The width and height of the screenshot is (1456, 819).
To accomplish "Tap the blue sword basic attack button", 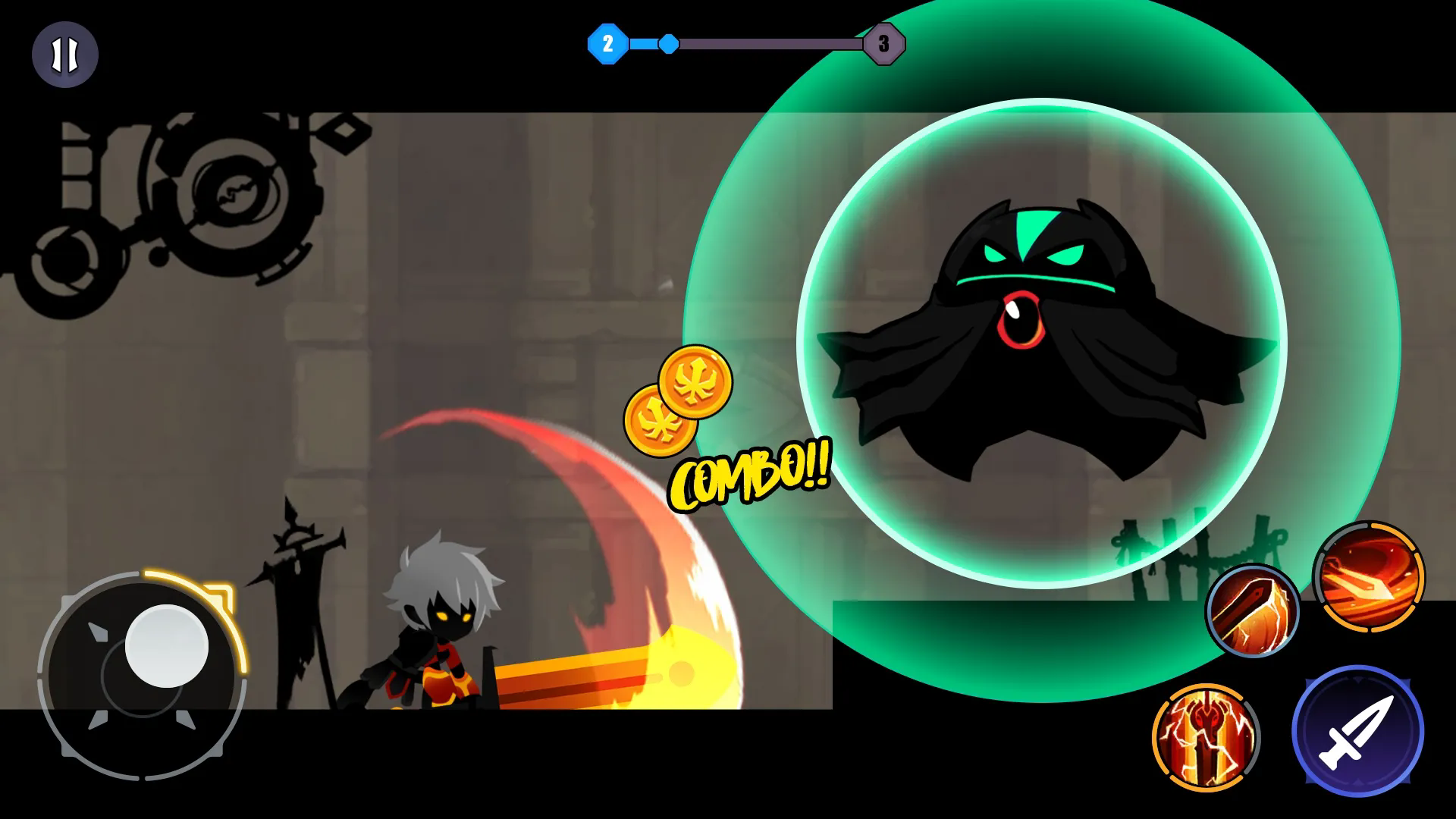I will 1357,732.
